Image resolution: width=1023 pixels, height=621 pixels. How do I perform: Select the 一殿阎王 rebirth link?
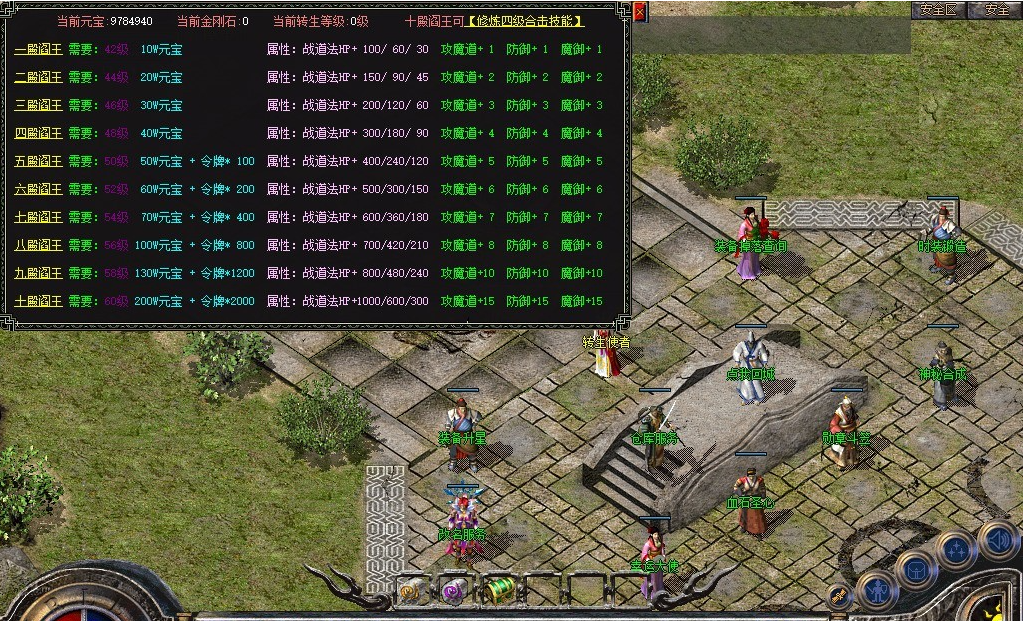[38, 49]
